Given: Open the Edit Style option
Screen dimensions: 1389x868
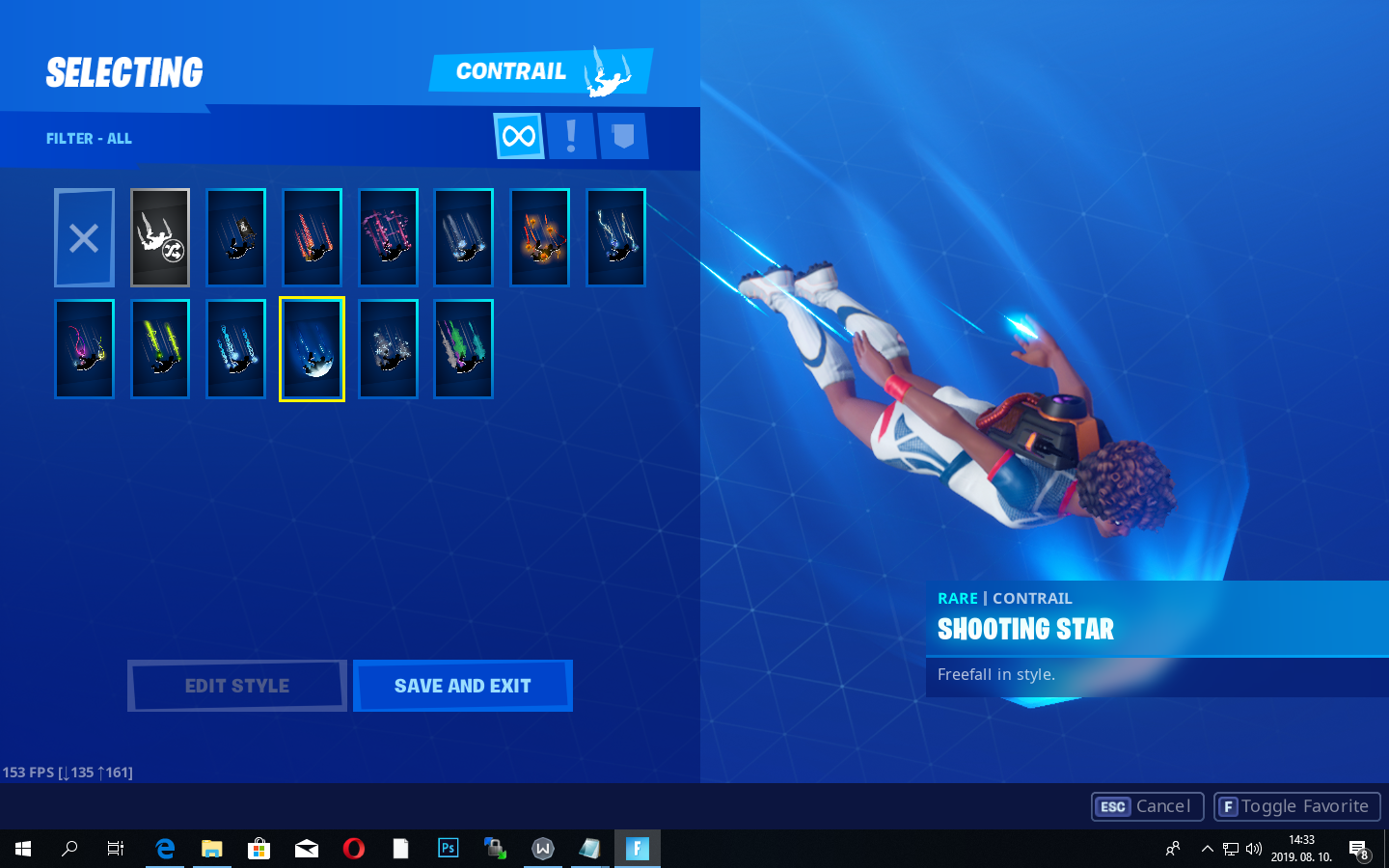Looking at the screenshot, I should [236, 686].
